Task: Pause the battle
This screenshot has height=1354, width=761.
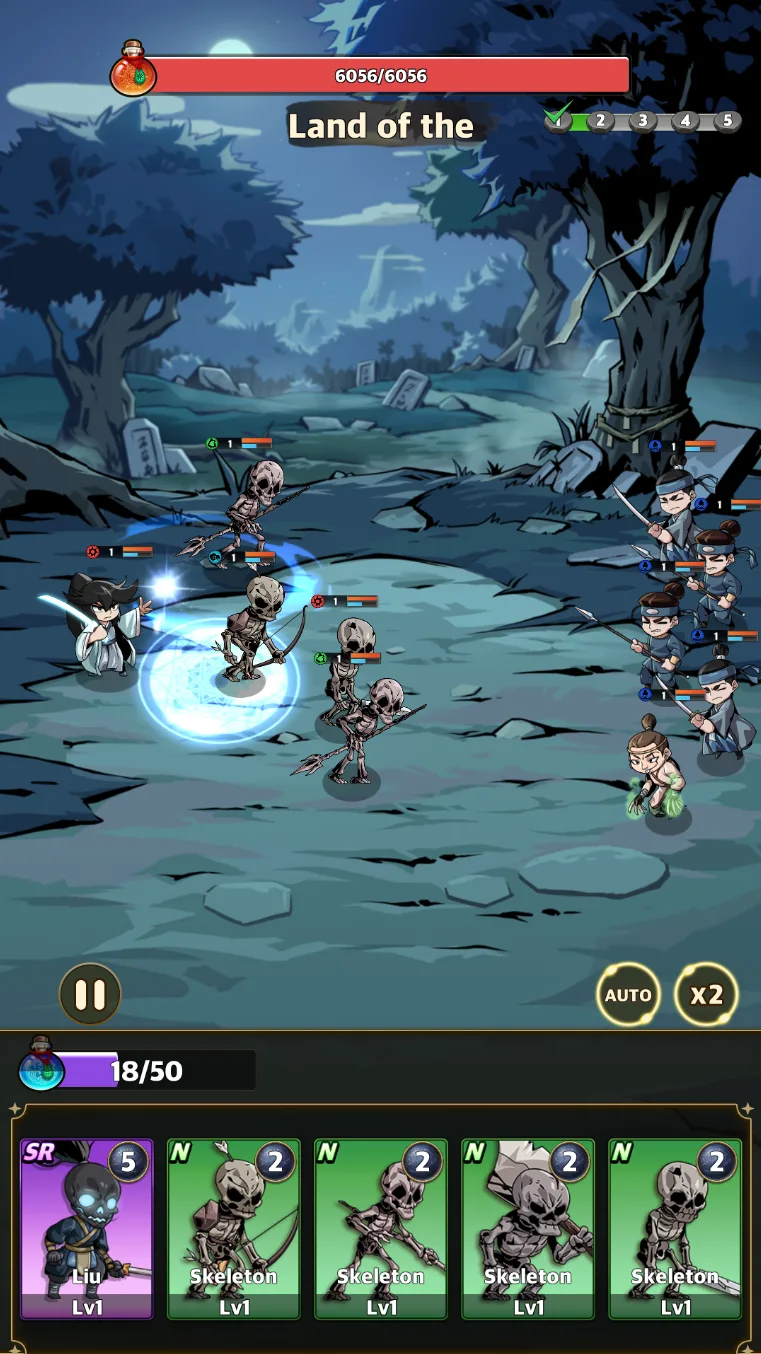Action: coord(90,994)
